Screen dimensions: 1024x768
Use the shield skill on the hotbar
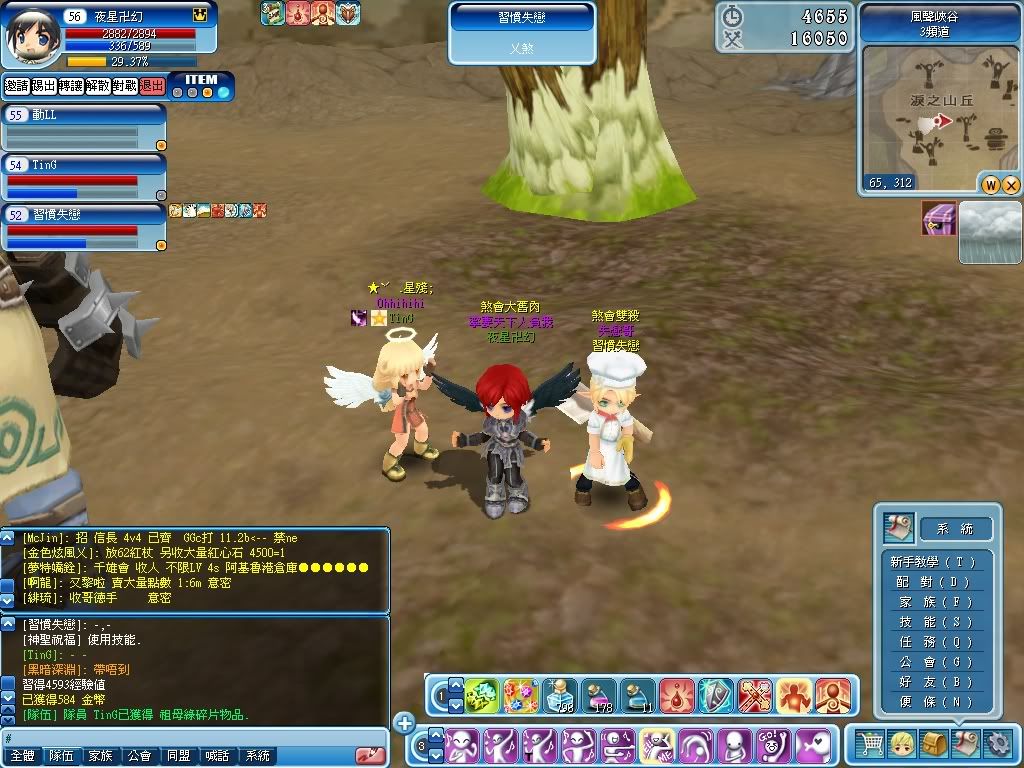coord(716,694)
